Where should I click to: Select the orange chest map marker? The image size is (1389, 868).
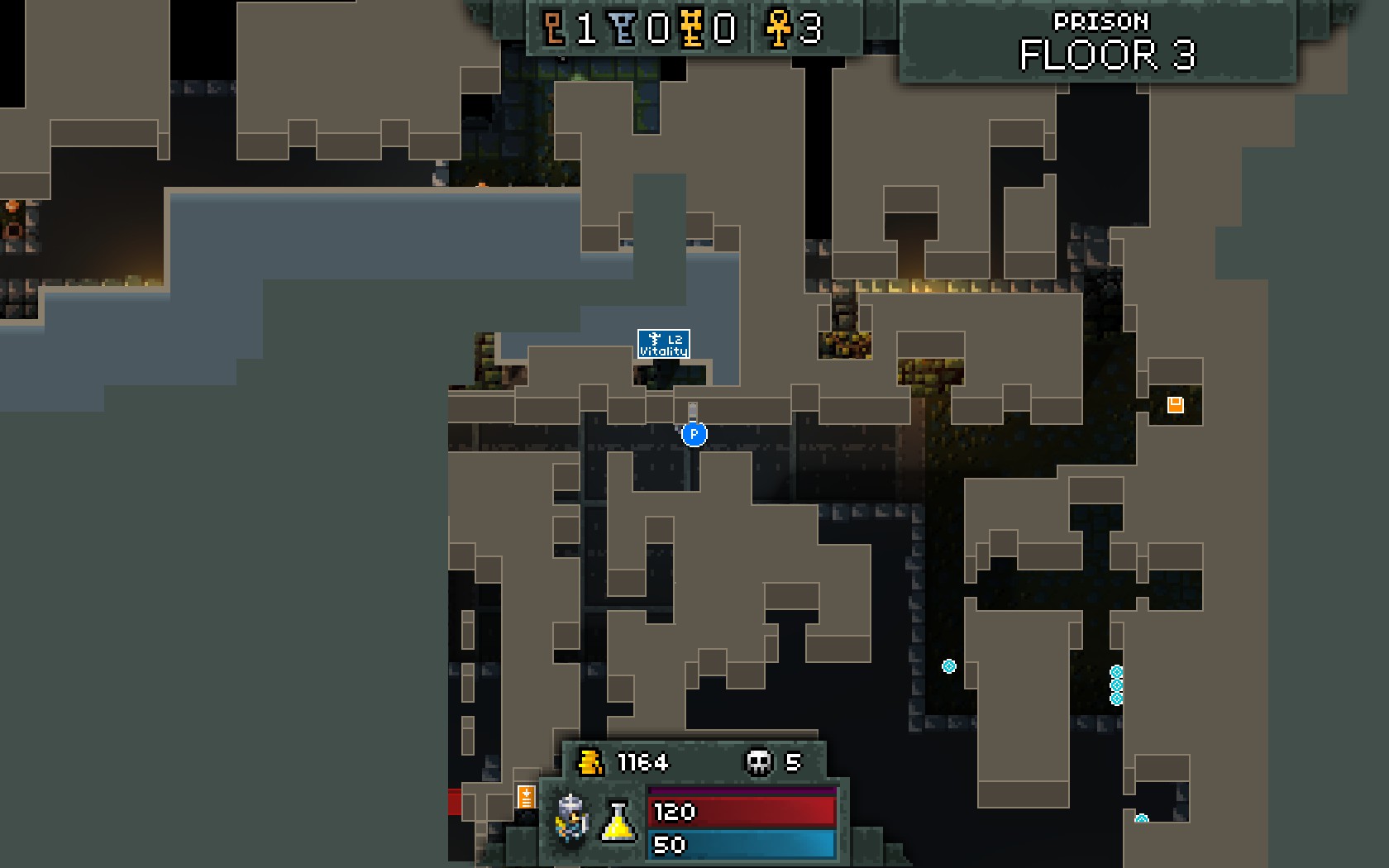coord(1175,404)
